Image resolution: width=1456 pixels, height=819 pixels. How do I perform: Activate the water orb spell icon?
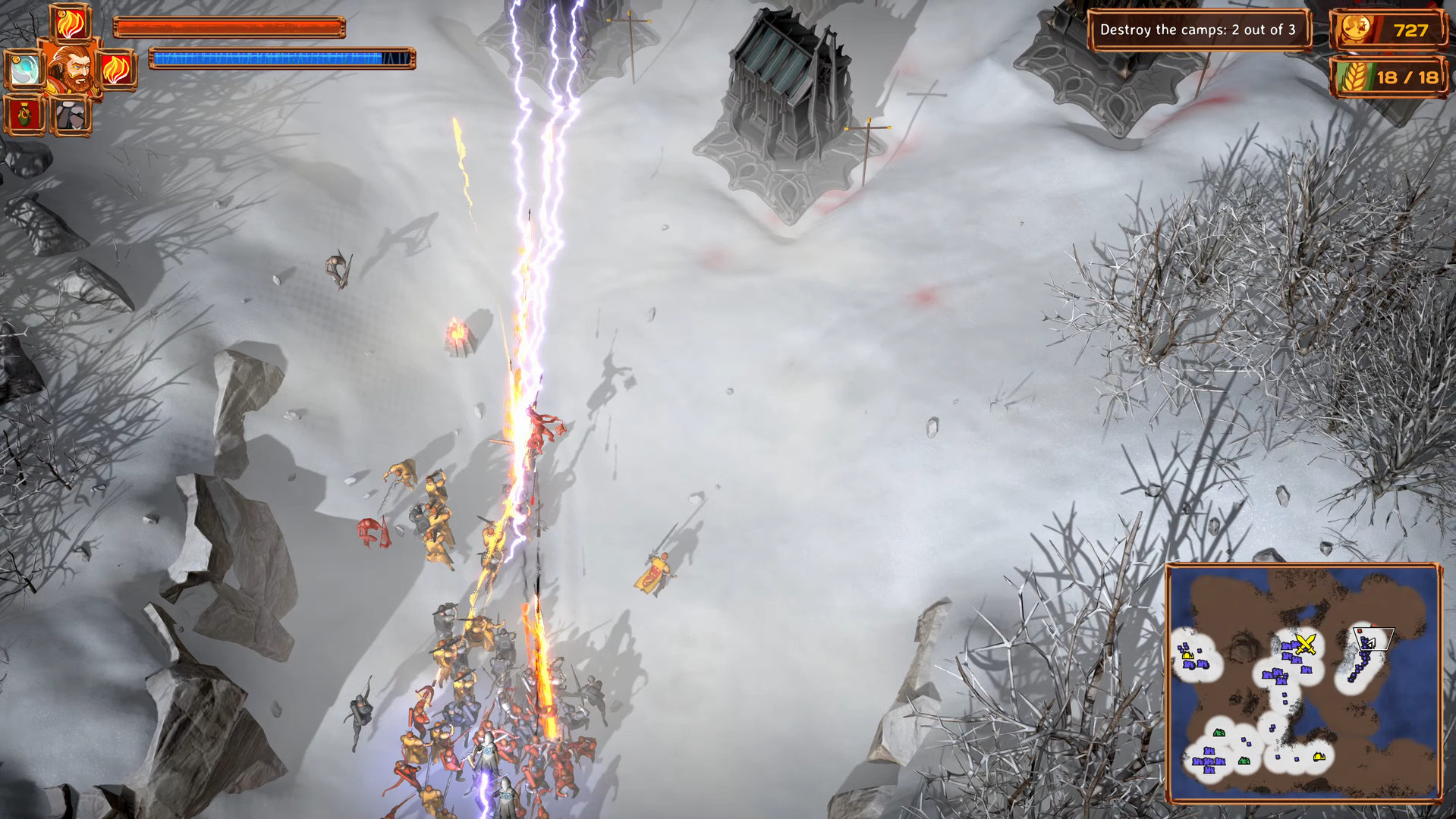click(25, 71)
